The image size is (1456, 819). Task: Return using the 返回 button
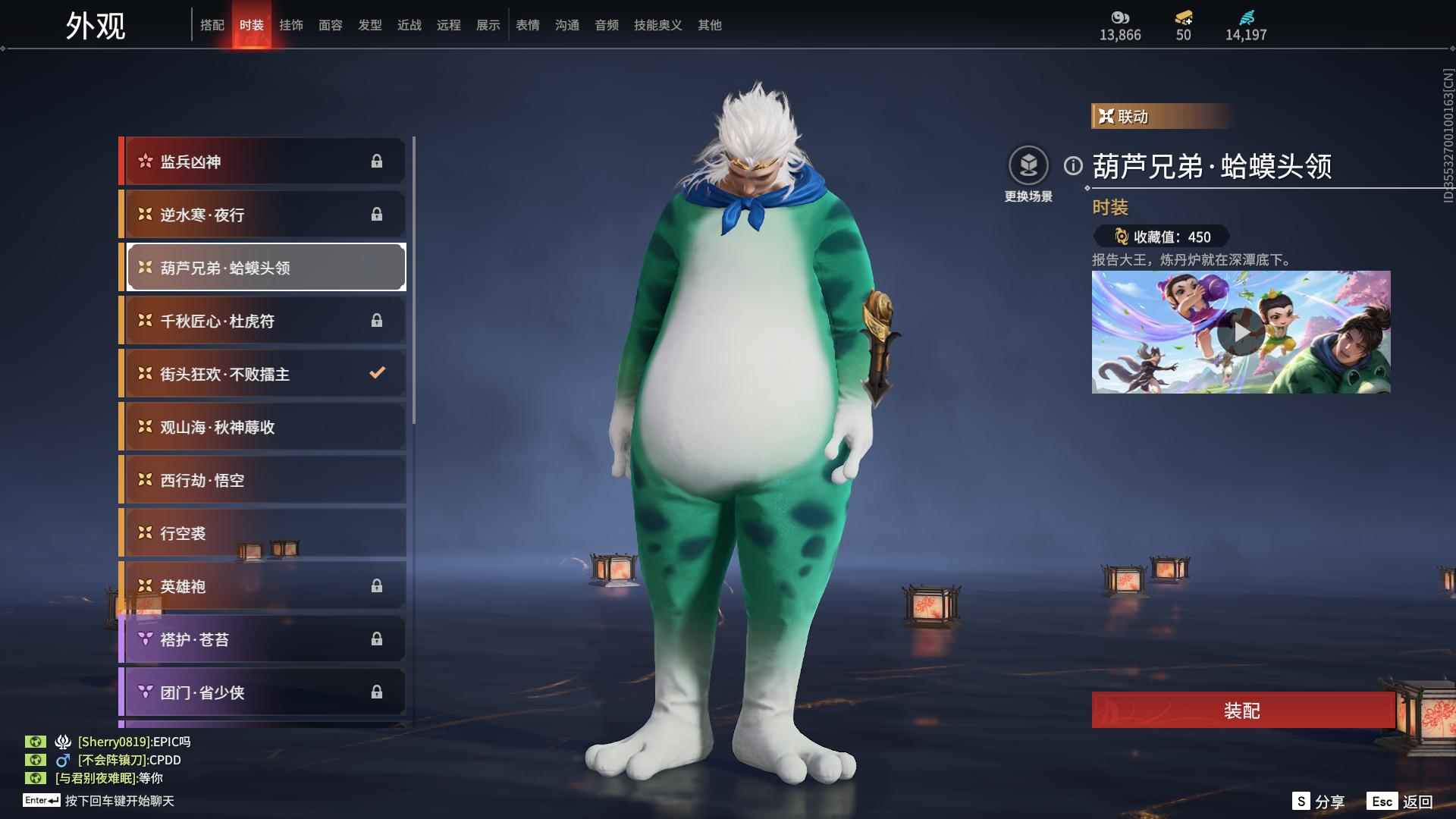tap(1401, 802)
